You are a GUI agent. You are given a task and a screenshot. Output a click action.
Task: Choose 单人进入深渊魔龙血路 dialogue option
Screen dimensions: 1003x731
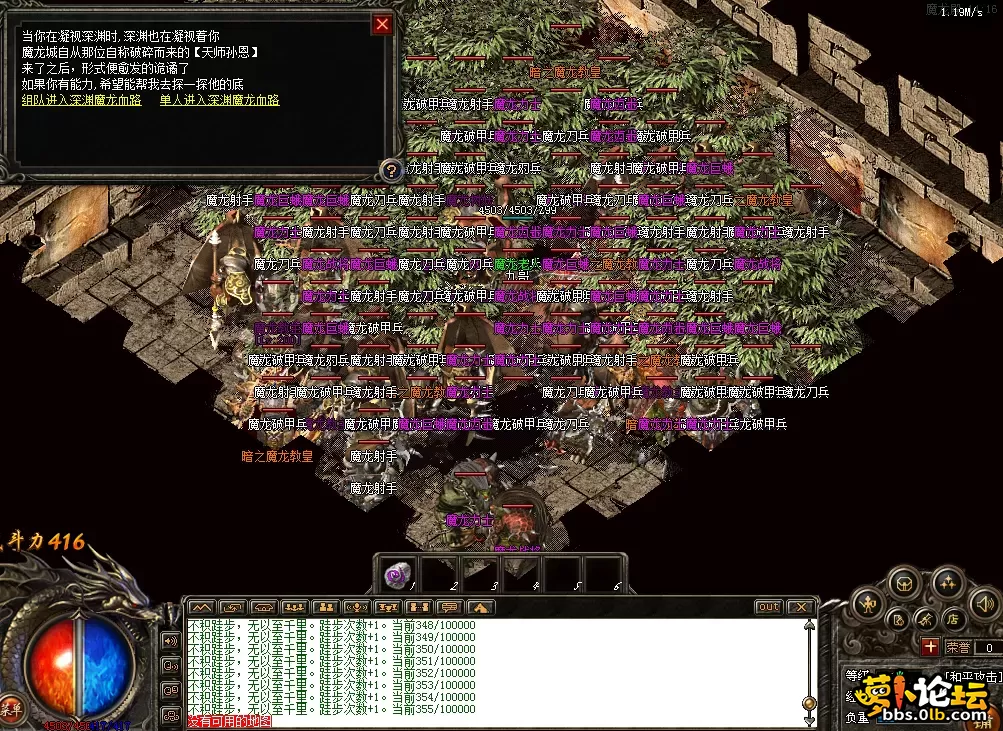tap(219, 100)
